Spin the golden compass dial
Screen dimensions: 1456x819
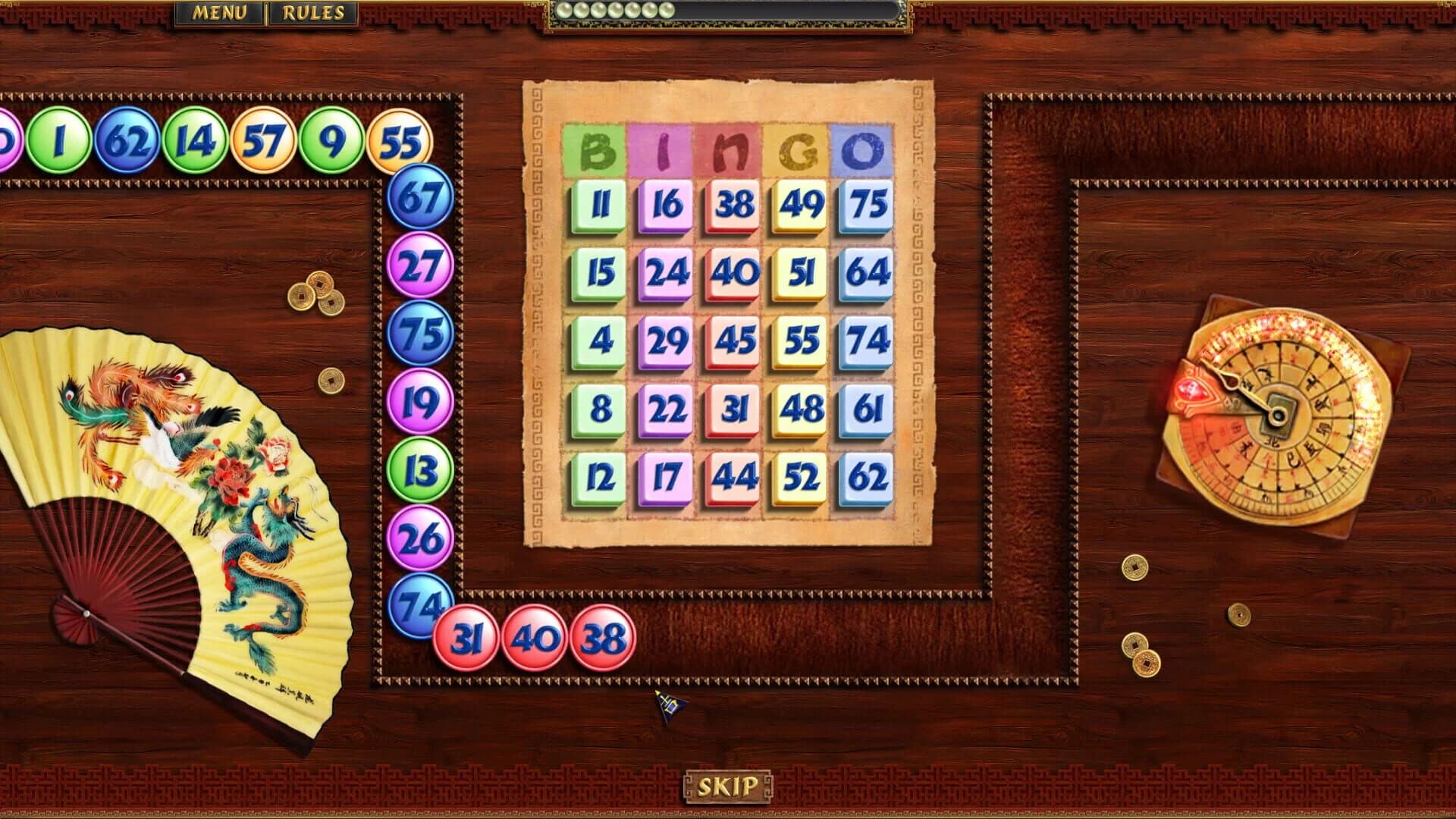coord(1282,413)
